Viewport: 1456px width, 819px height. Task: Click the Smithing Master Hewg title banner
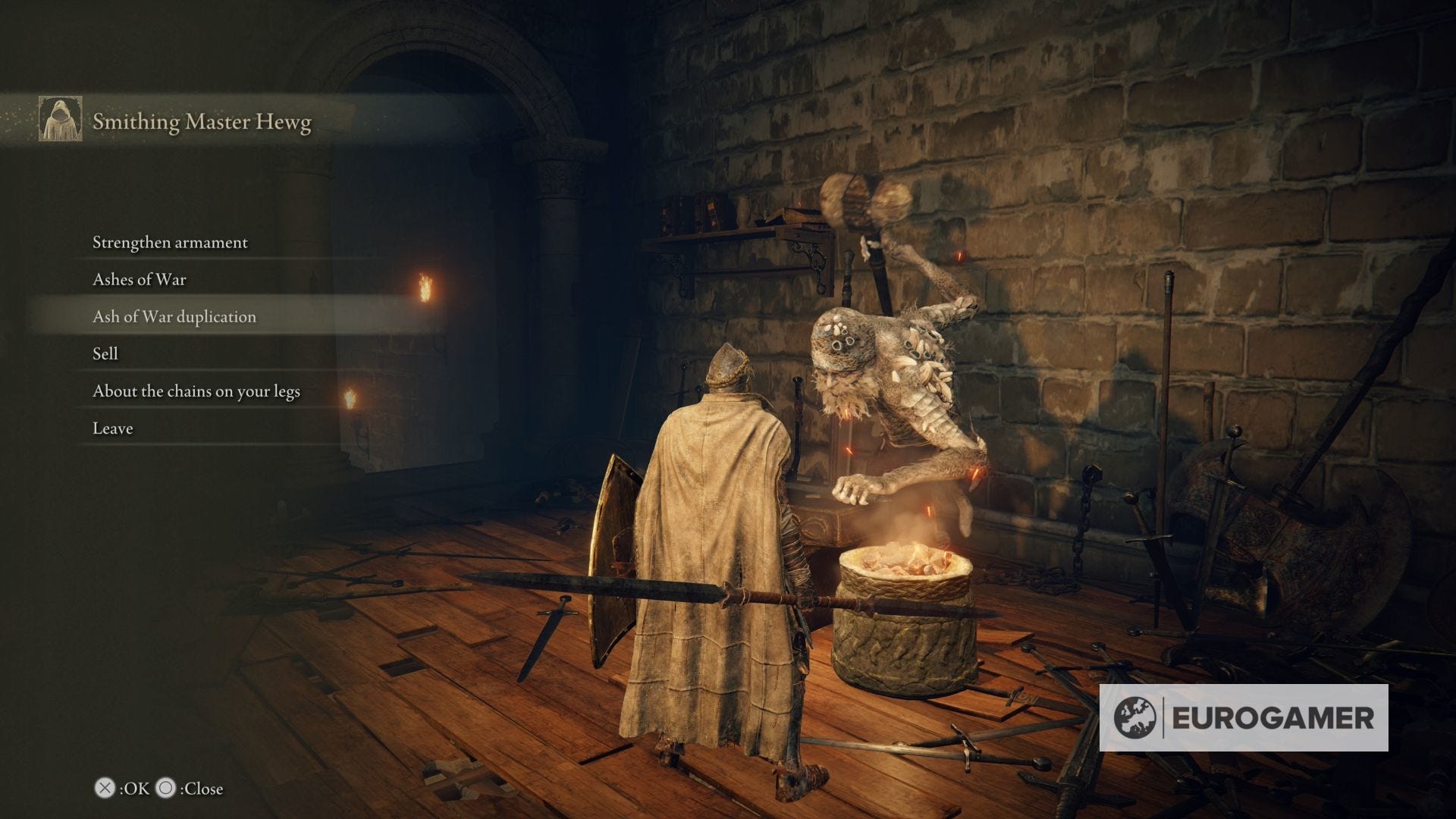click(x=201, y=121)
